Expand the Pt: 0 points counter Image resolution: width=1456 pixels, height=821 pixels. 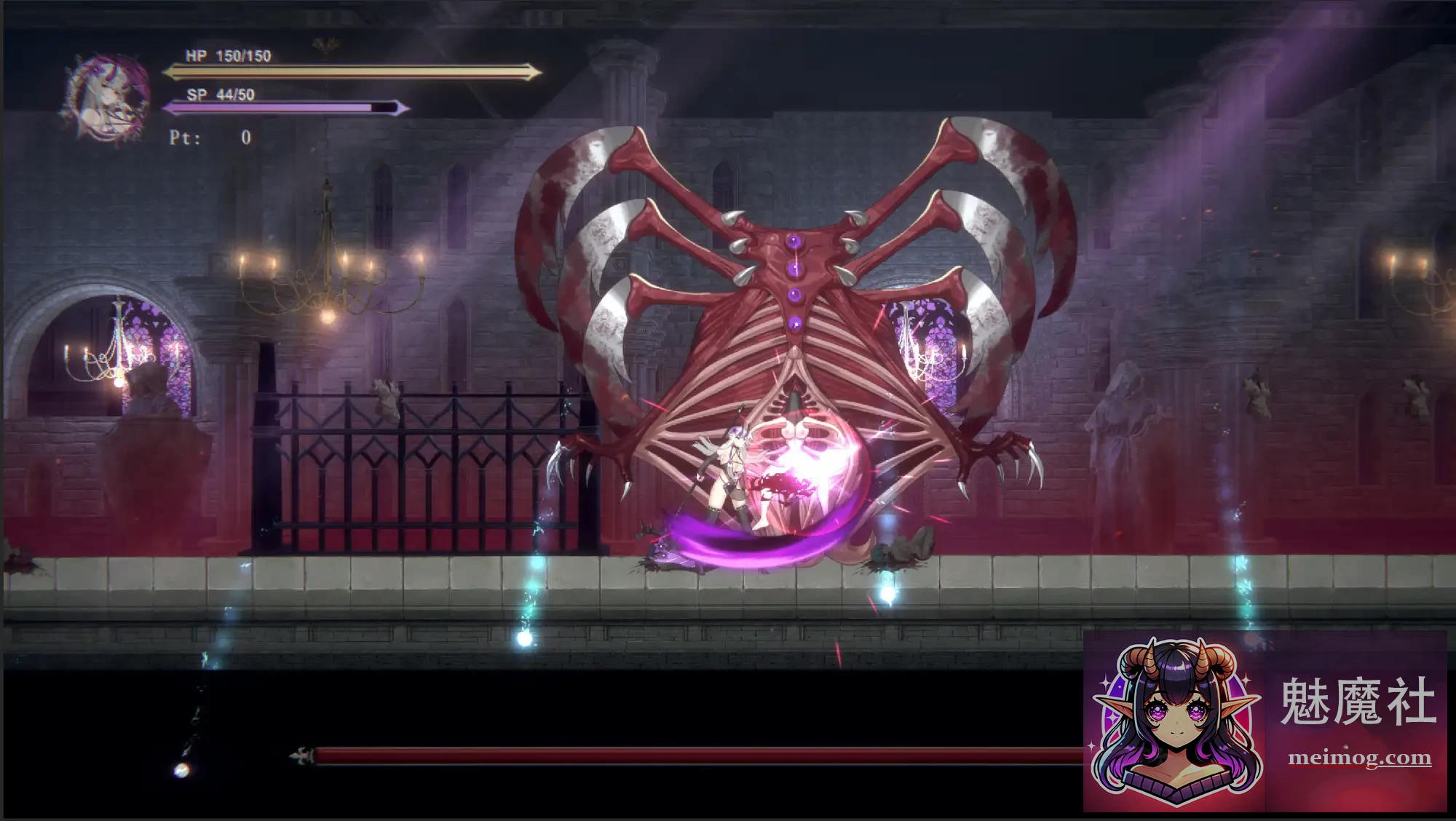tap(211, 137)
